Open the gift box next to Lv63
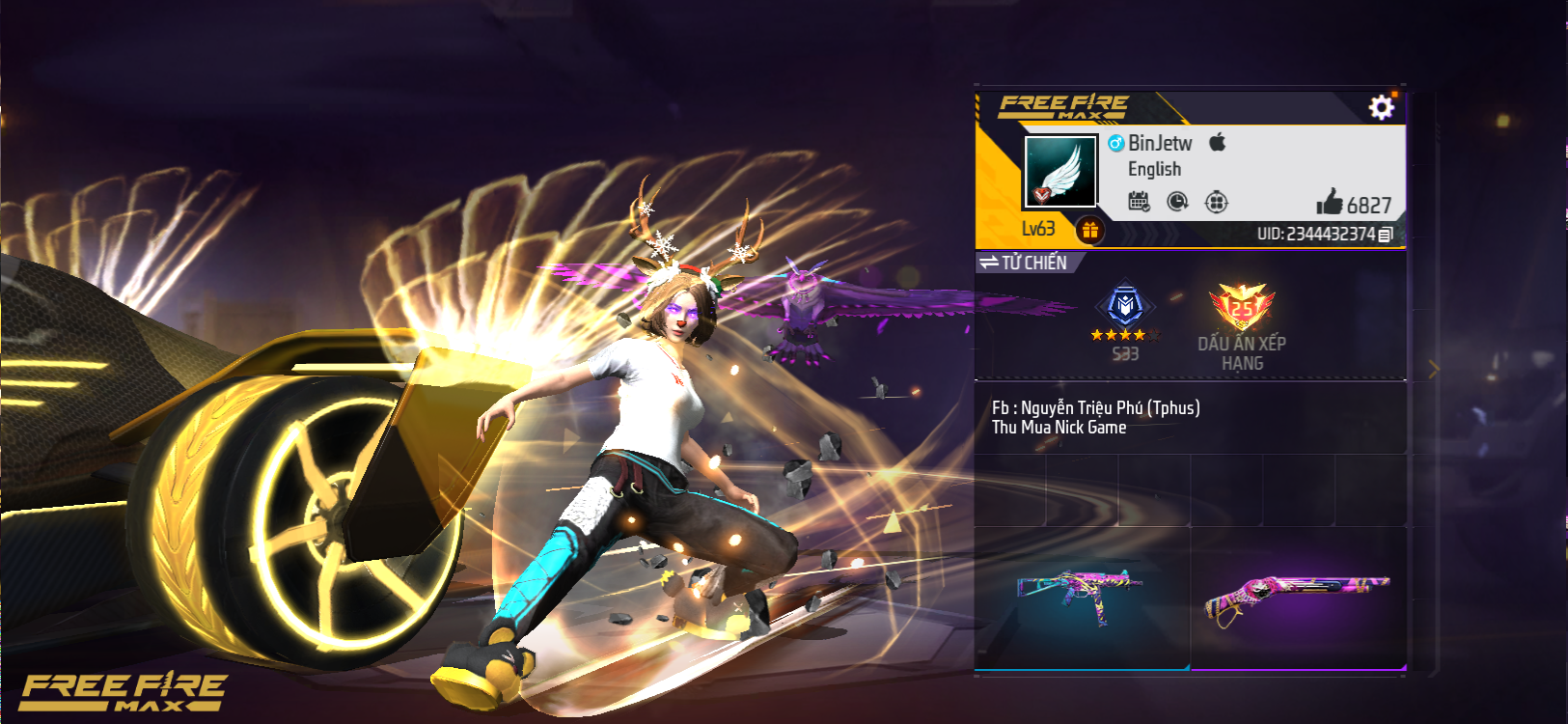The width and height of the screenshot is (1568, 724). pyautogui.click(x=1089, y=231)
